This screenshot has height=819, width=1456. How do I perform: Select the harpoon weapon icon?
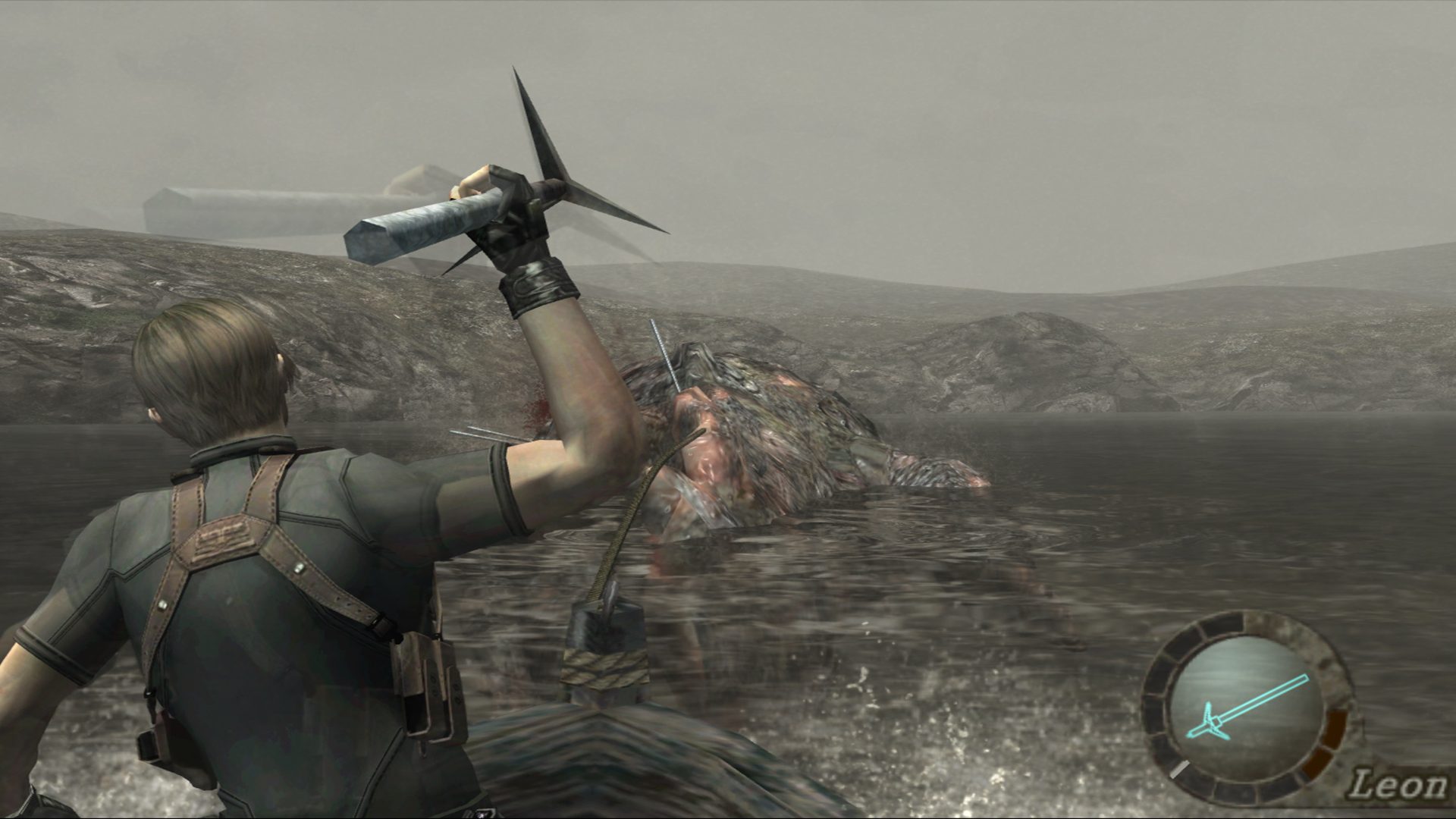(1246, 708)
